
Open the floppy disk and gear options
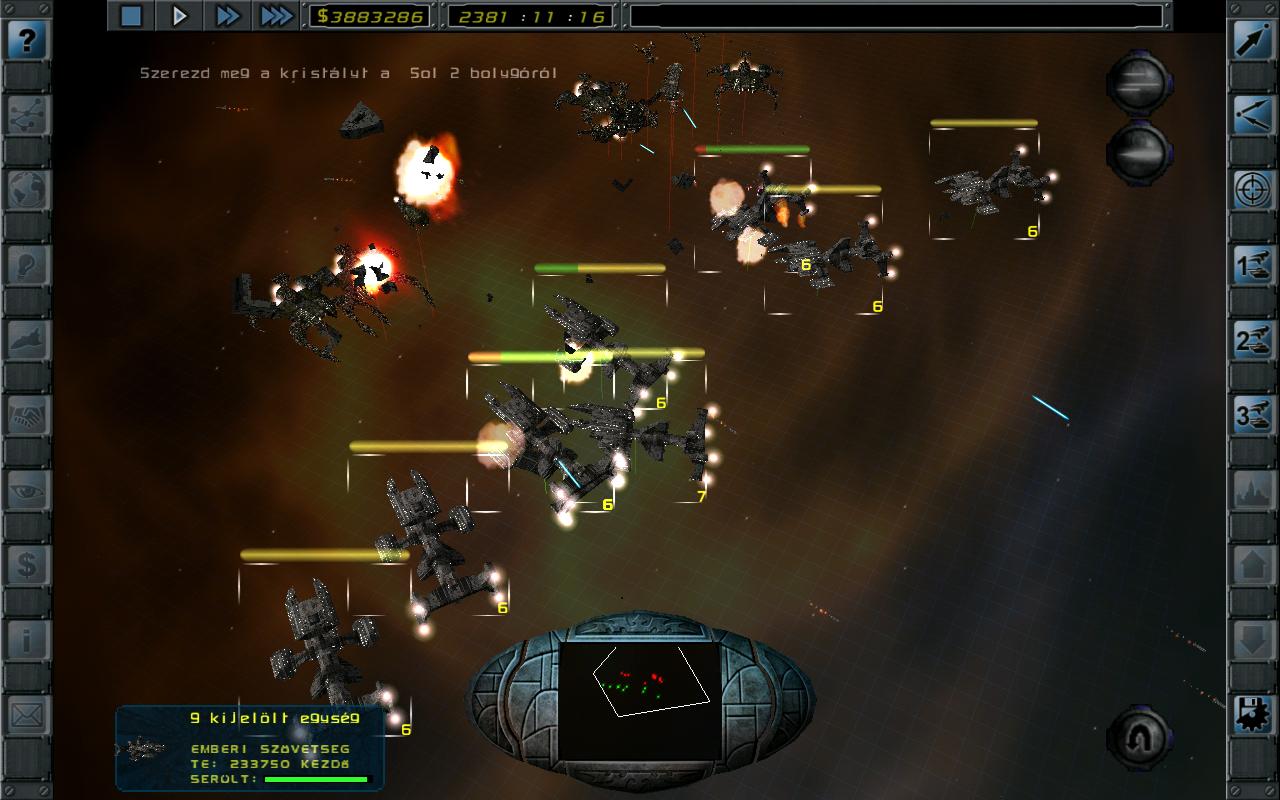[1252, 716]
